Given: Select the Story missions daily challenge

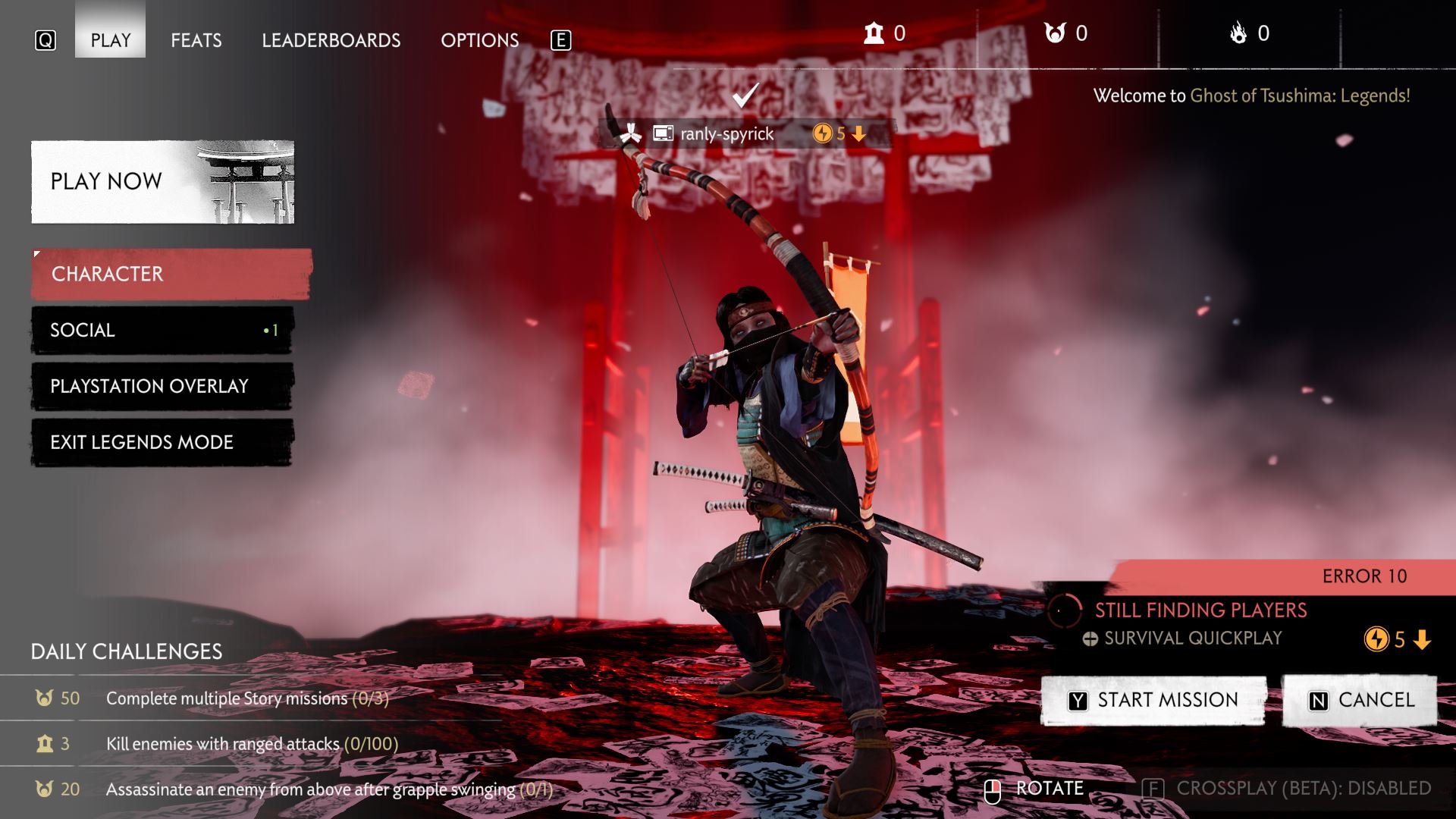Looking at the screenshot, I should [x=246, y=698].
